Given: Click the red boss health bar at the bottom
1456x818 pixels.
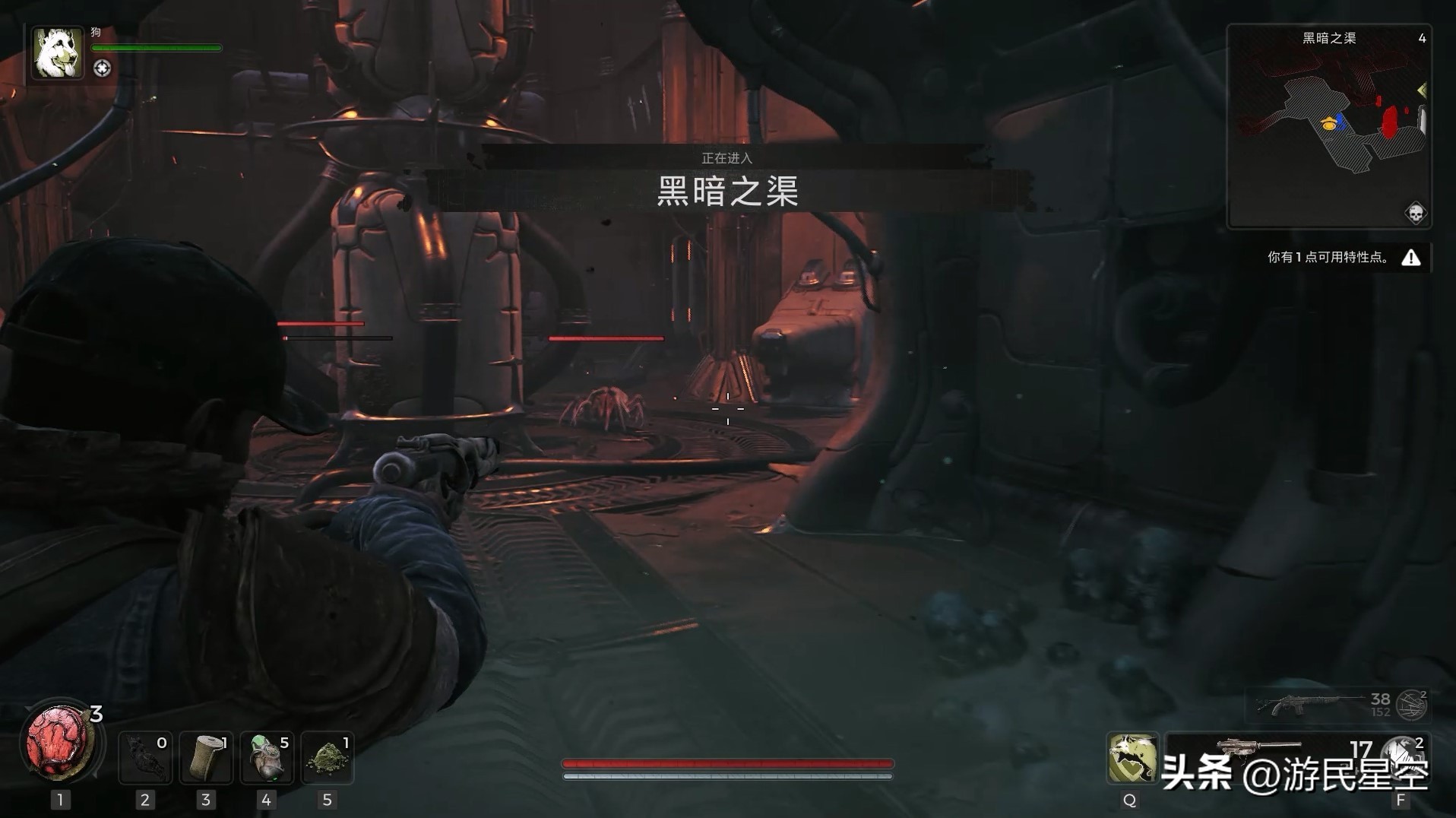Looking at the screenshot, I should [x=726, y=763].
